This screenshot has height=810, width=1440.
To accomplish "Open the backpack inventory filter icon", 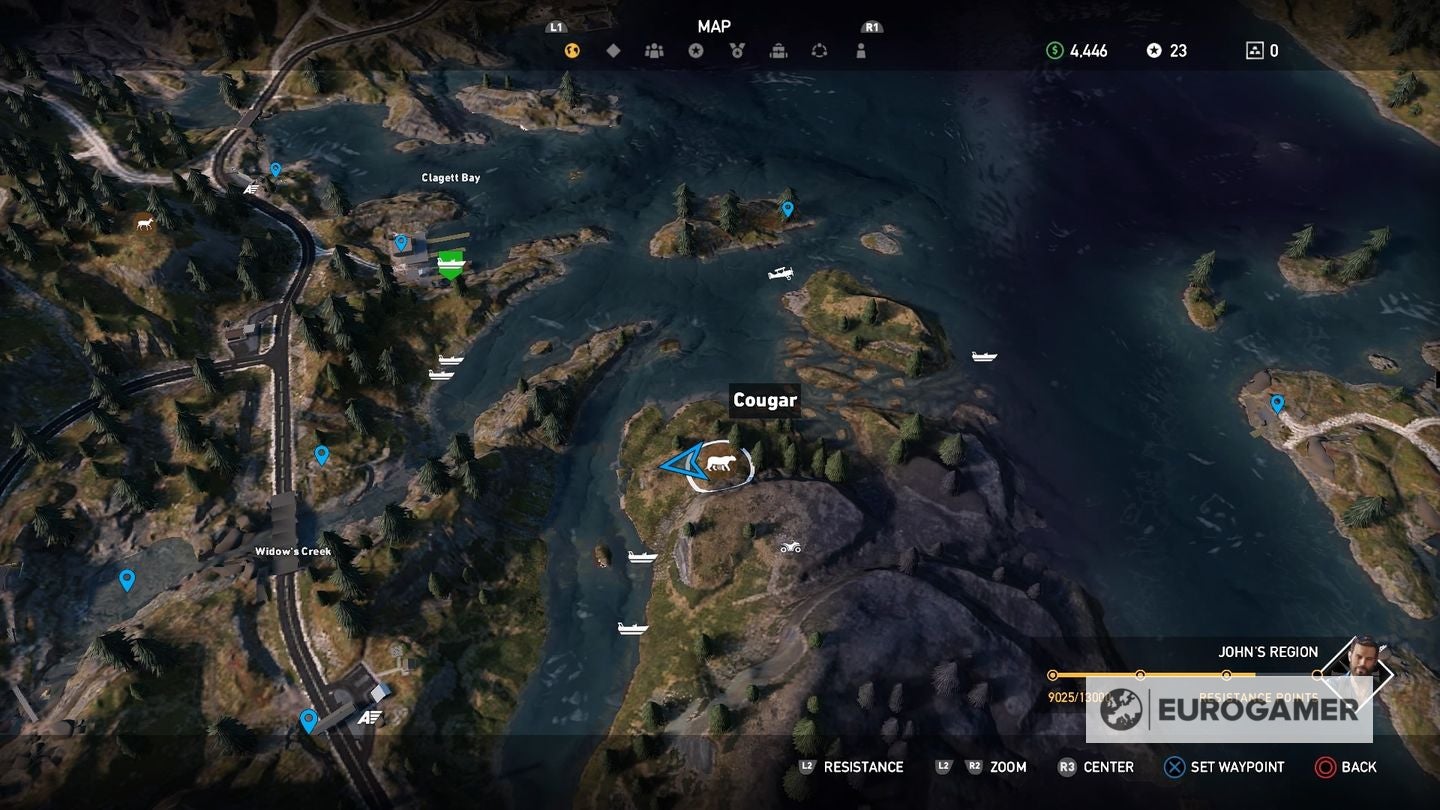I will 778,48.
